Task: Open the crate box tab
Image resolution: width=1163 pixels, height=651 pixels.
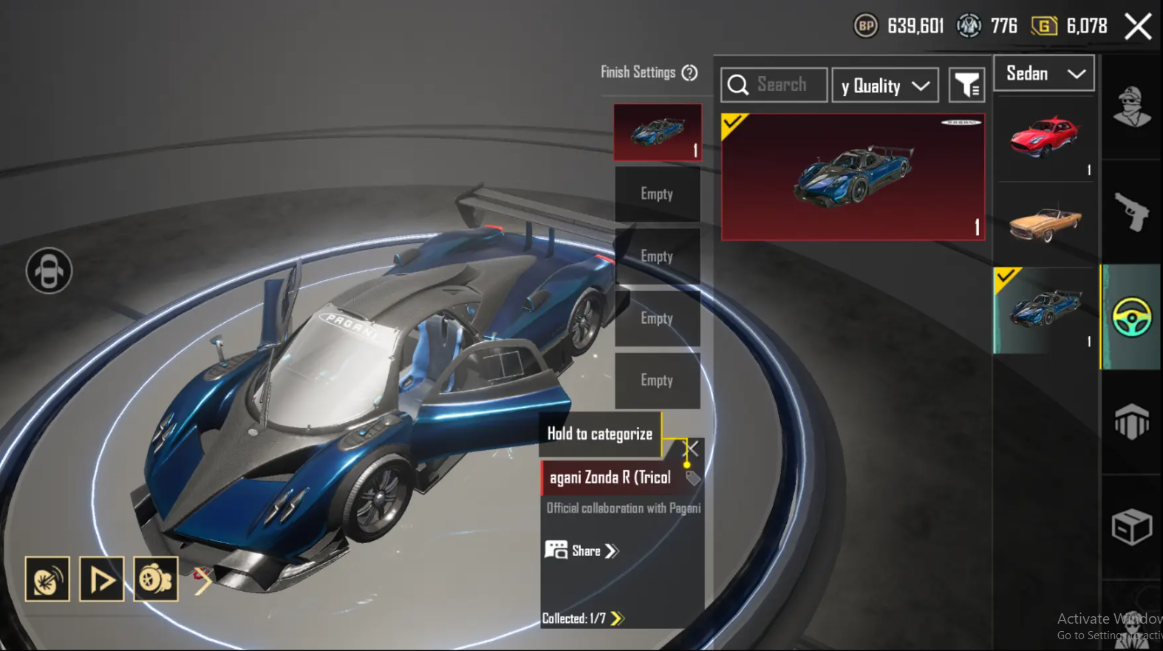Action: (x=1132, y=526)
